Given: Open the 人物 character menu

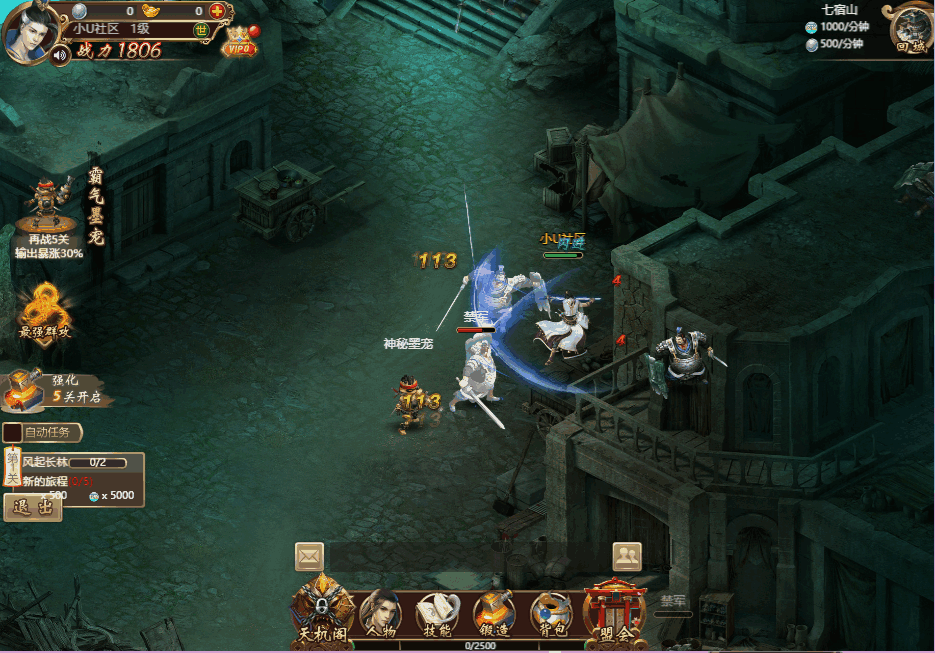Looking at the screenshot, I should (380, 612).
